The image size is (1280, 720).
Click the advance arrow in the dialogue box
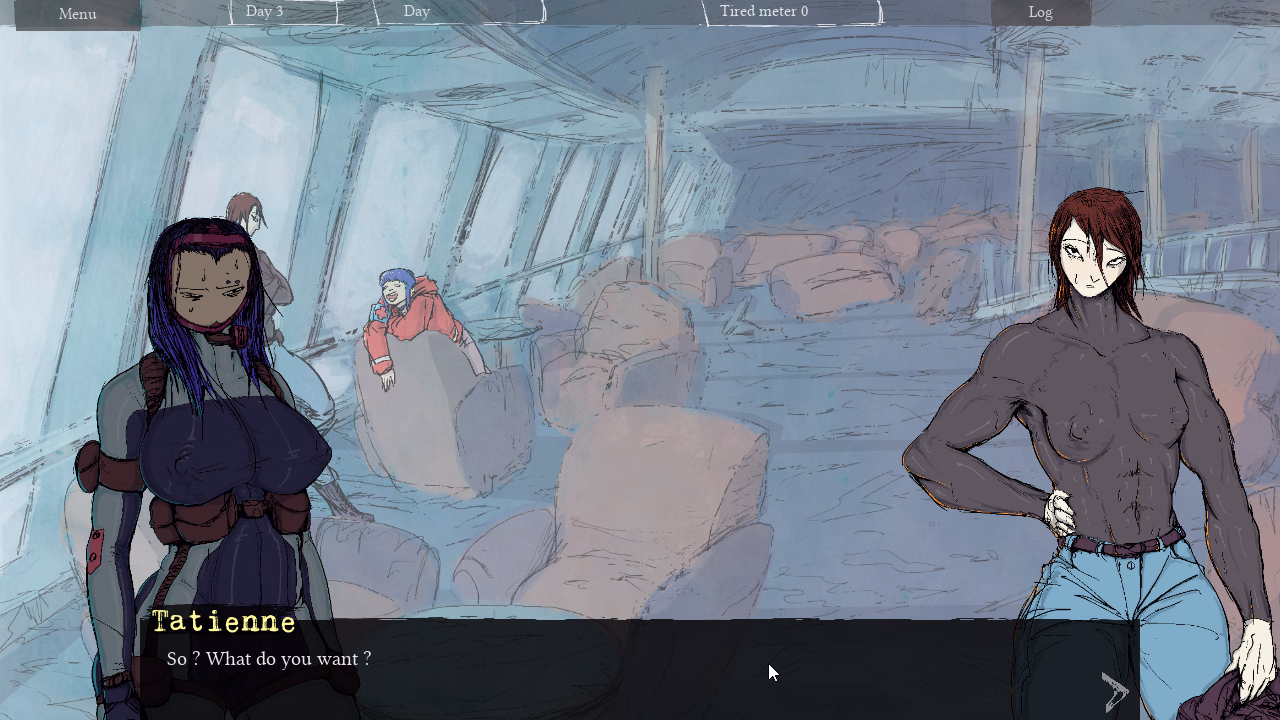click(x=1113, y=690)
